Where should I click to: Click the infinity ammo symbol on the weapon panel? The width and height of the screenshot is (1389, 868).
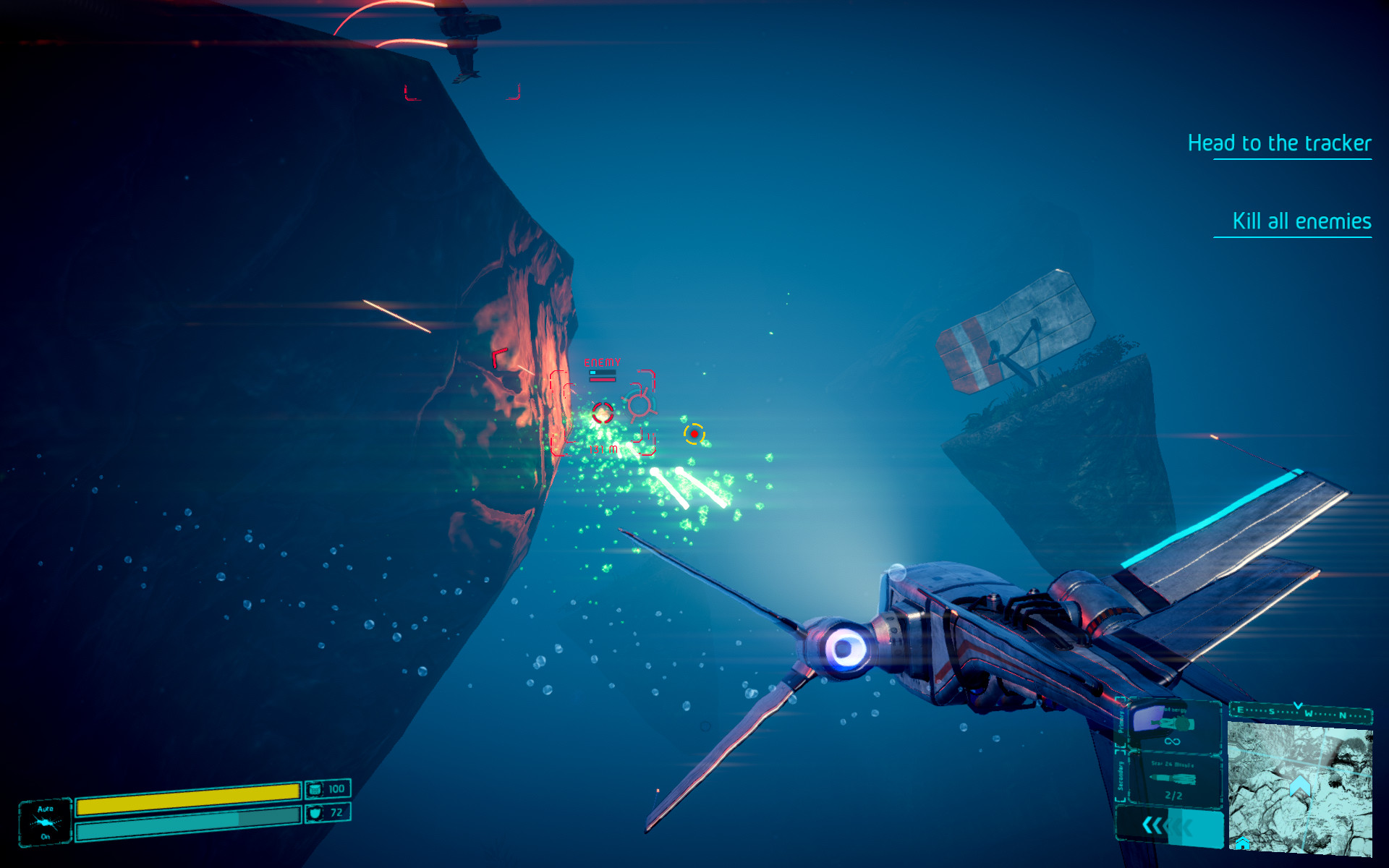point(1171,741)
